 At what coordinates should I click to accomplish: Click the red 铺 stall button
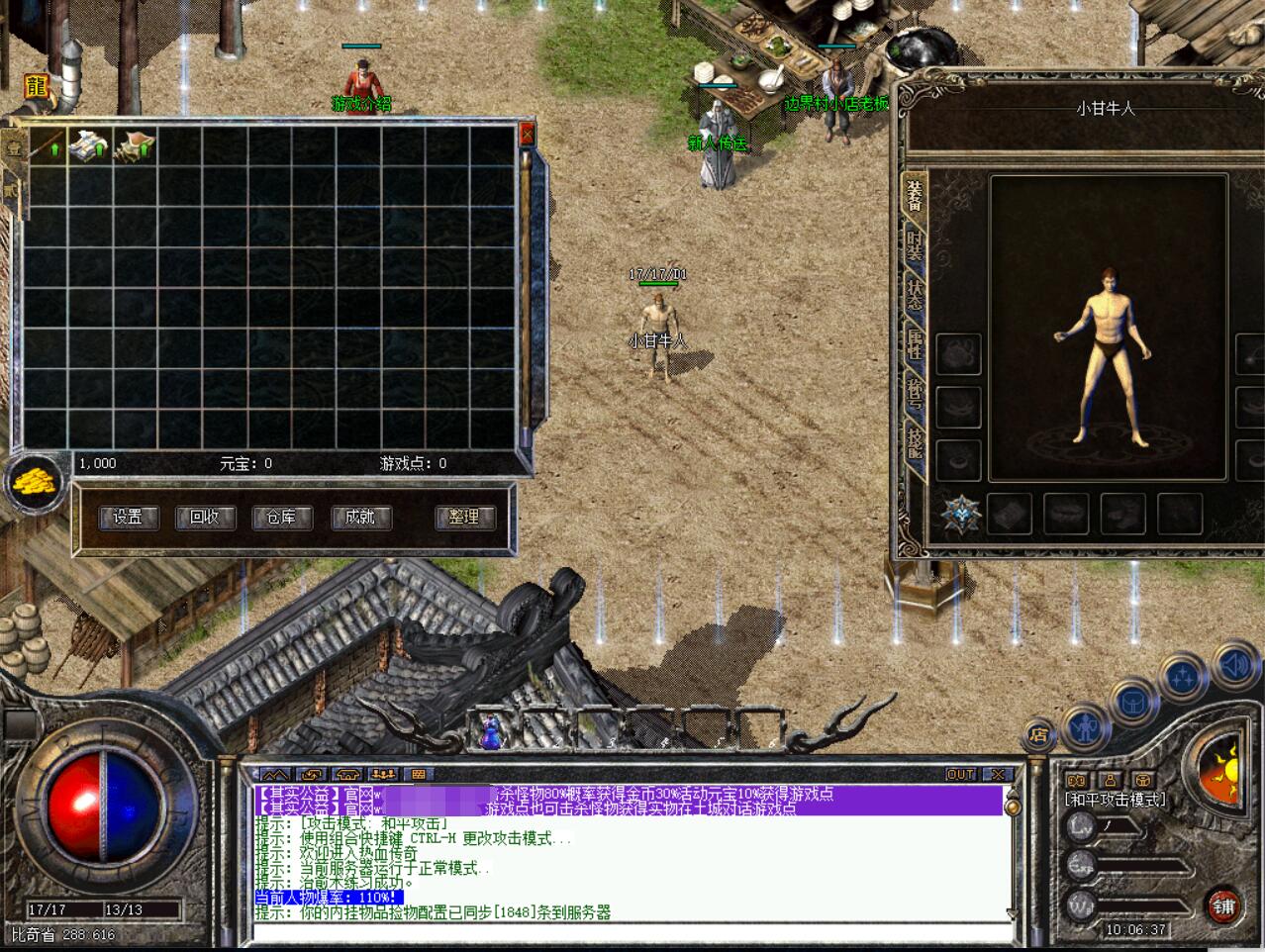click(1224, 904)
